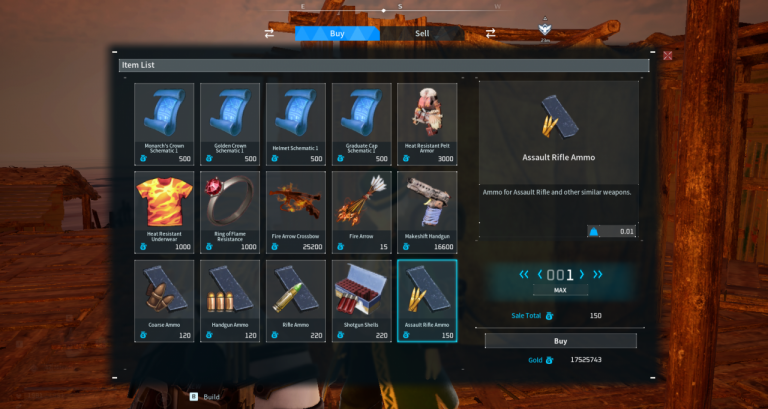Viewport: 768px width, 409px height.
Task: Increase quantity with the right double arrow
Action: click(x=598, y=274)
